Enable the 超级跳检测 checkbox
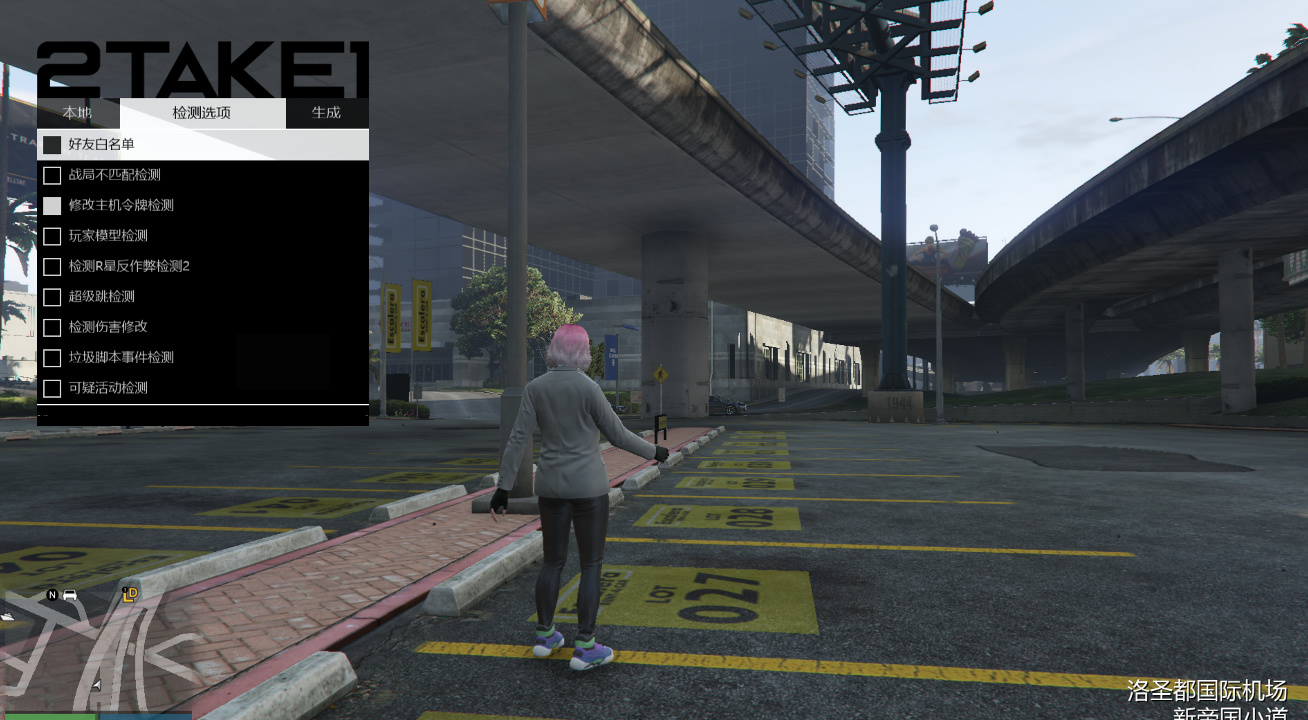This screenshot has height=720, width=1308. (x=53, y=297)
